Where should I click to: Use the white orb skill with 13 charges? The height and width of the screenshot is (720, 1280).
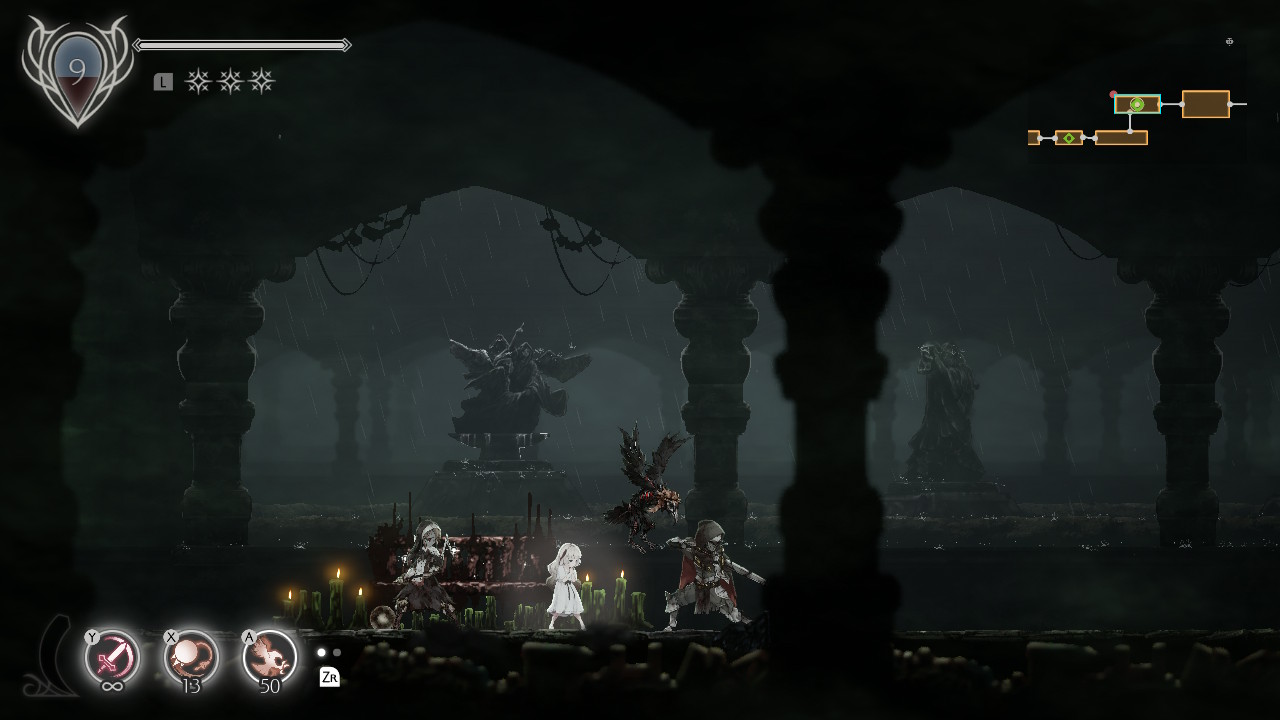click(191, 657)
